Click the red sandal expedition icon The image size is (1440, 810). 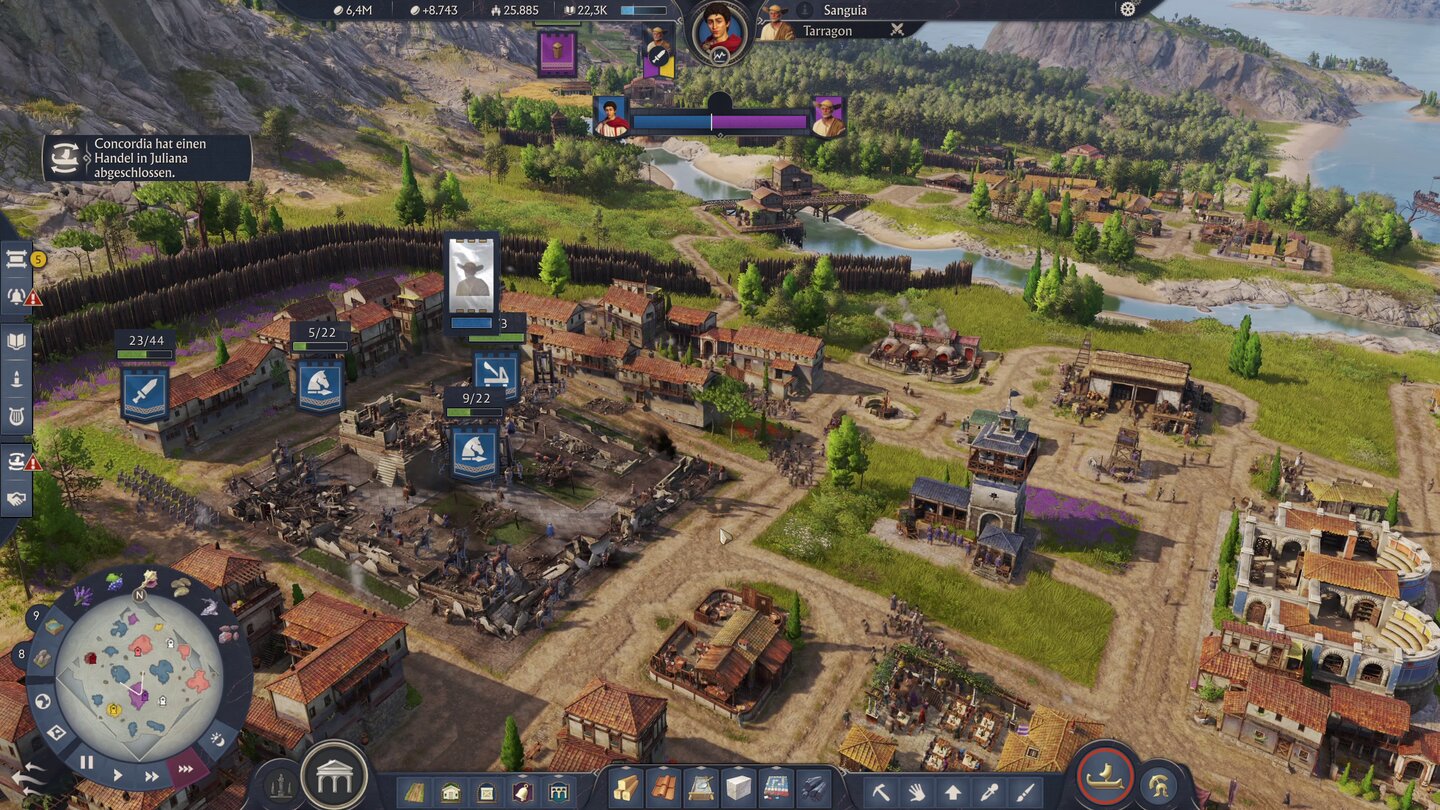coord(1107,780)
